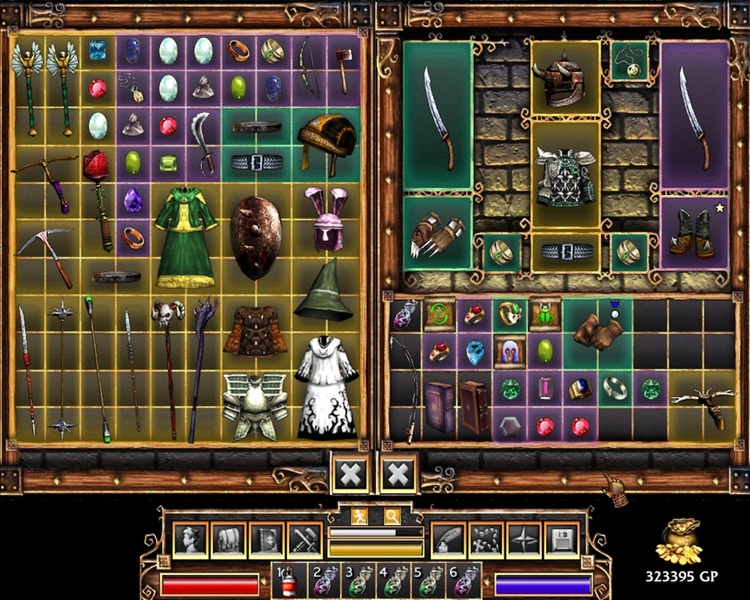
Task: Select the equipped clawed gauntlets
Action: point(437,233)
